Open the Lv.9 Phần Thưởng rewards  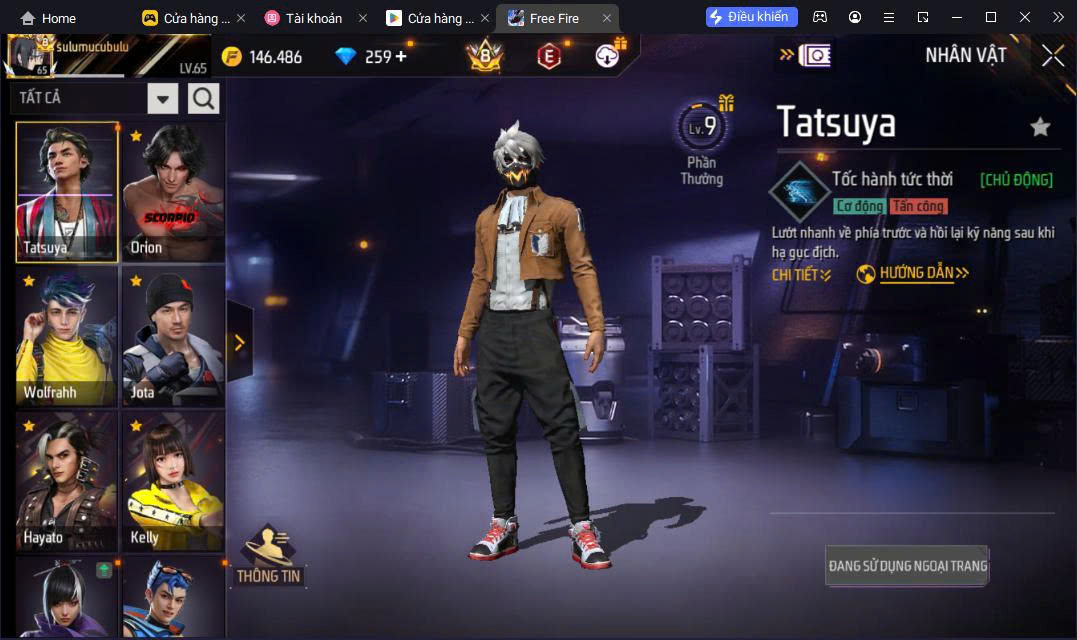click(x=703, y=142)
